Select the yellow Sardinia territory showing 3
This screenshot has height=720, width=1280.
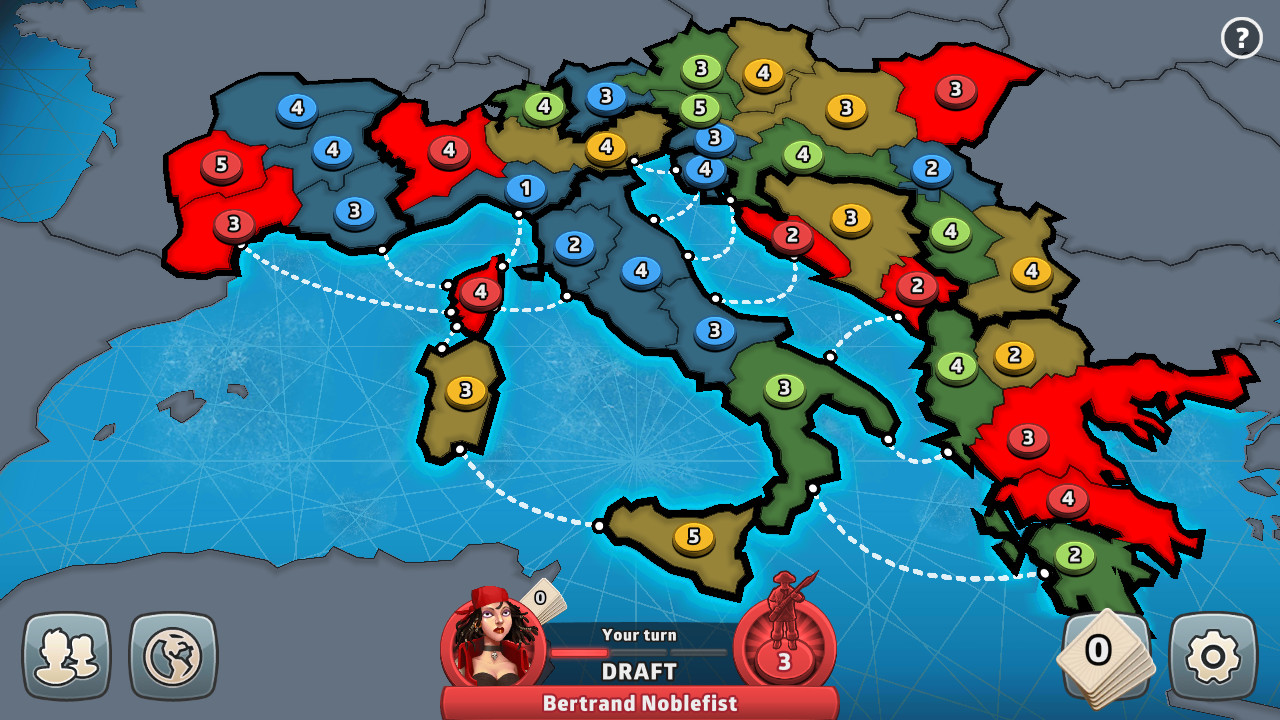pos(463,387)
